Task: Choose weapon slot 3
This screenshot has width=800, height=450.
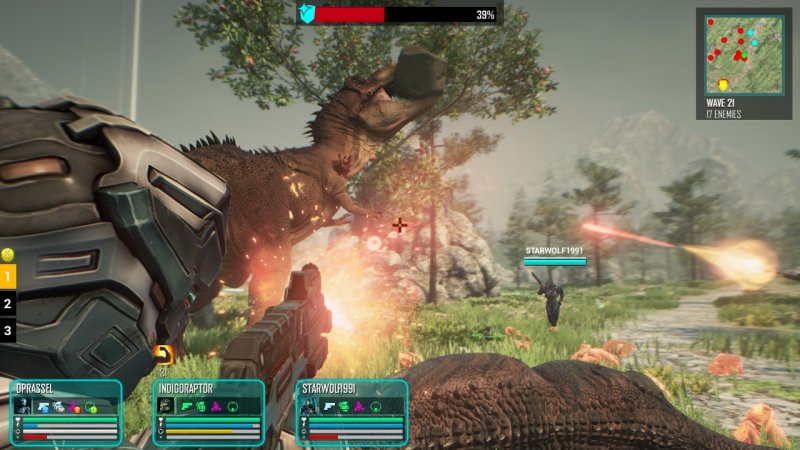Action: coord(8,330)
